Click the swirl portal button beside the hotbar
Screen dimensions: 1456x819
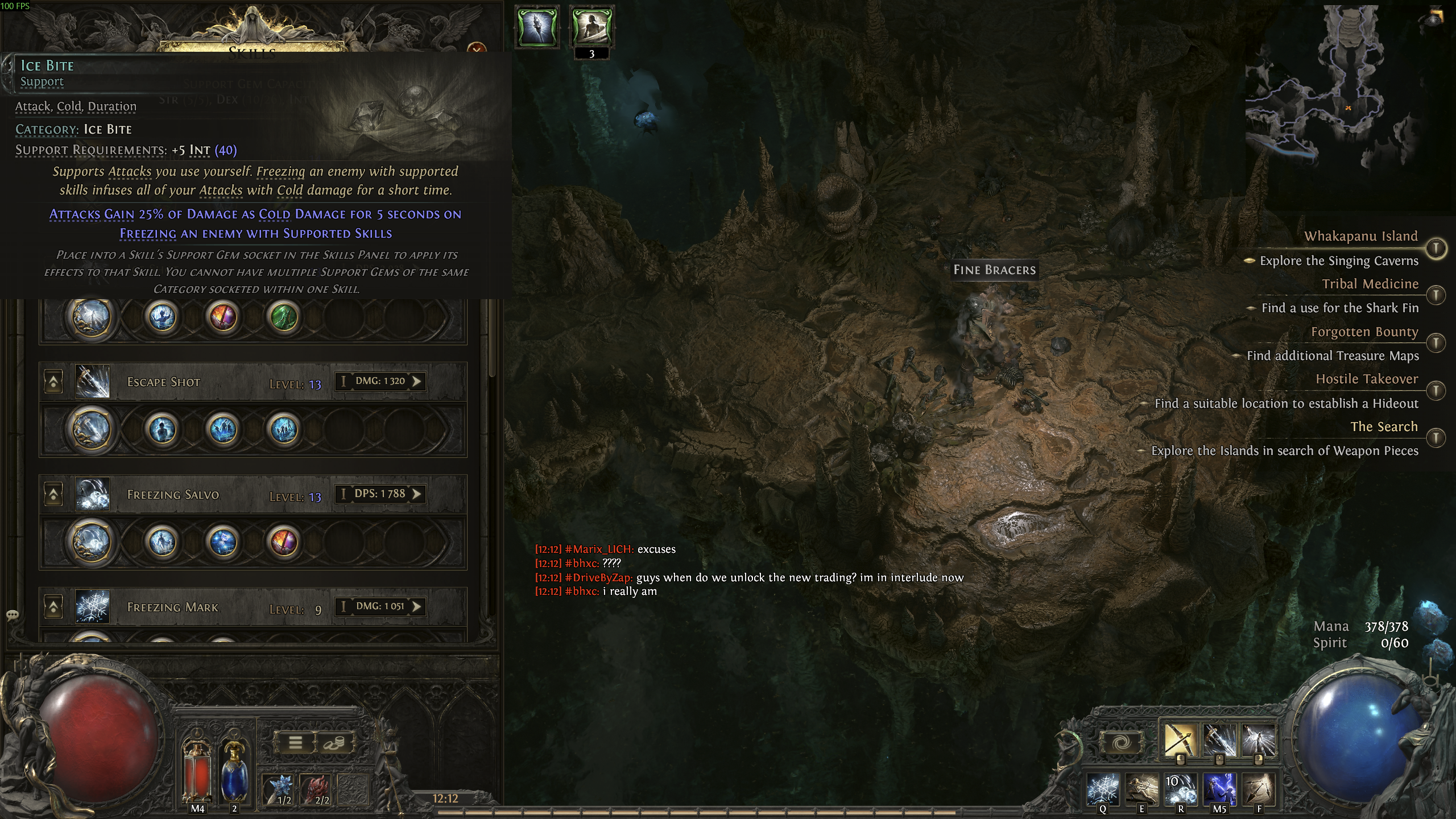(1121, 743)
